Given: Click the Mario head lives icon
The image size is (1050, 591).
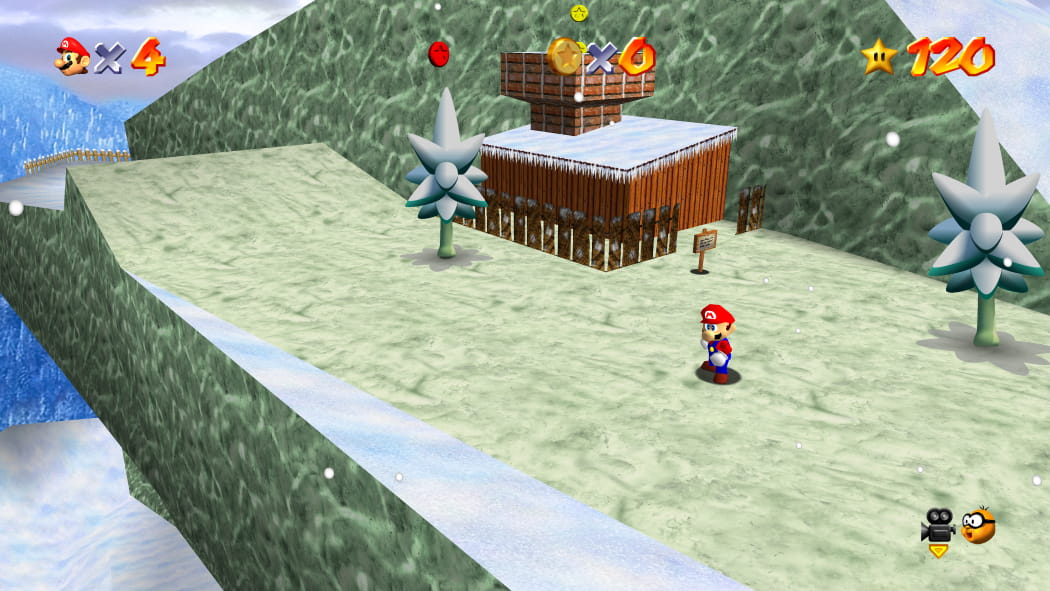Looking at the screenshot, I should (72, 56).
